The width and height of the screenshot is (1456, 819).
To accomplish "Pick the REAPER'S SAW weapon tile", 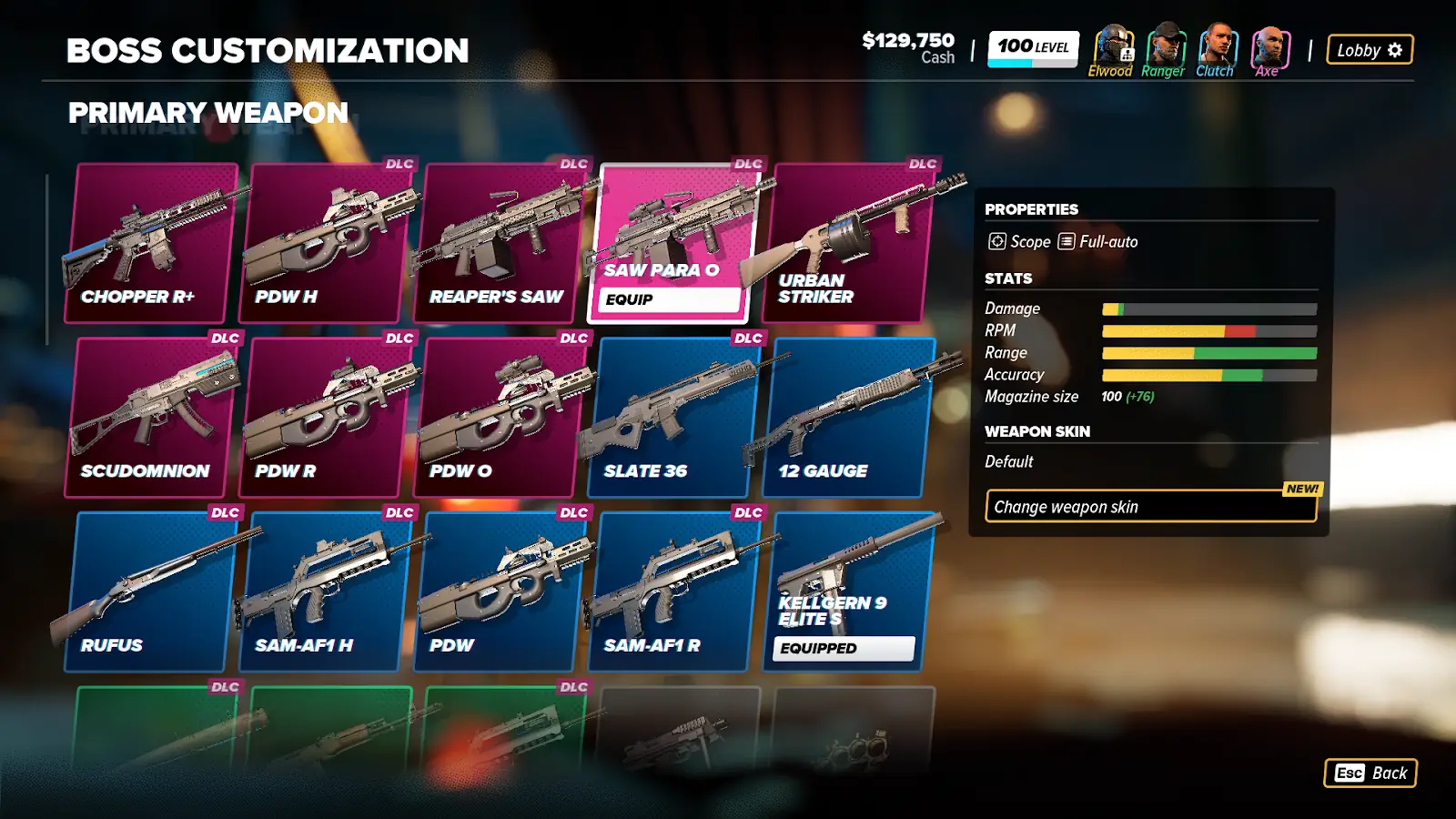I will (499, 243).
